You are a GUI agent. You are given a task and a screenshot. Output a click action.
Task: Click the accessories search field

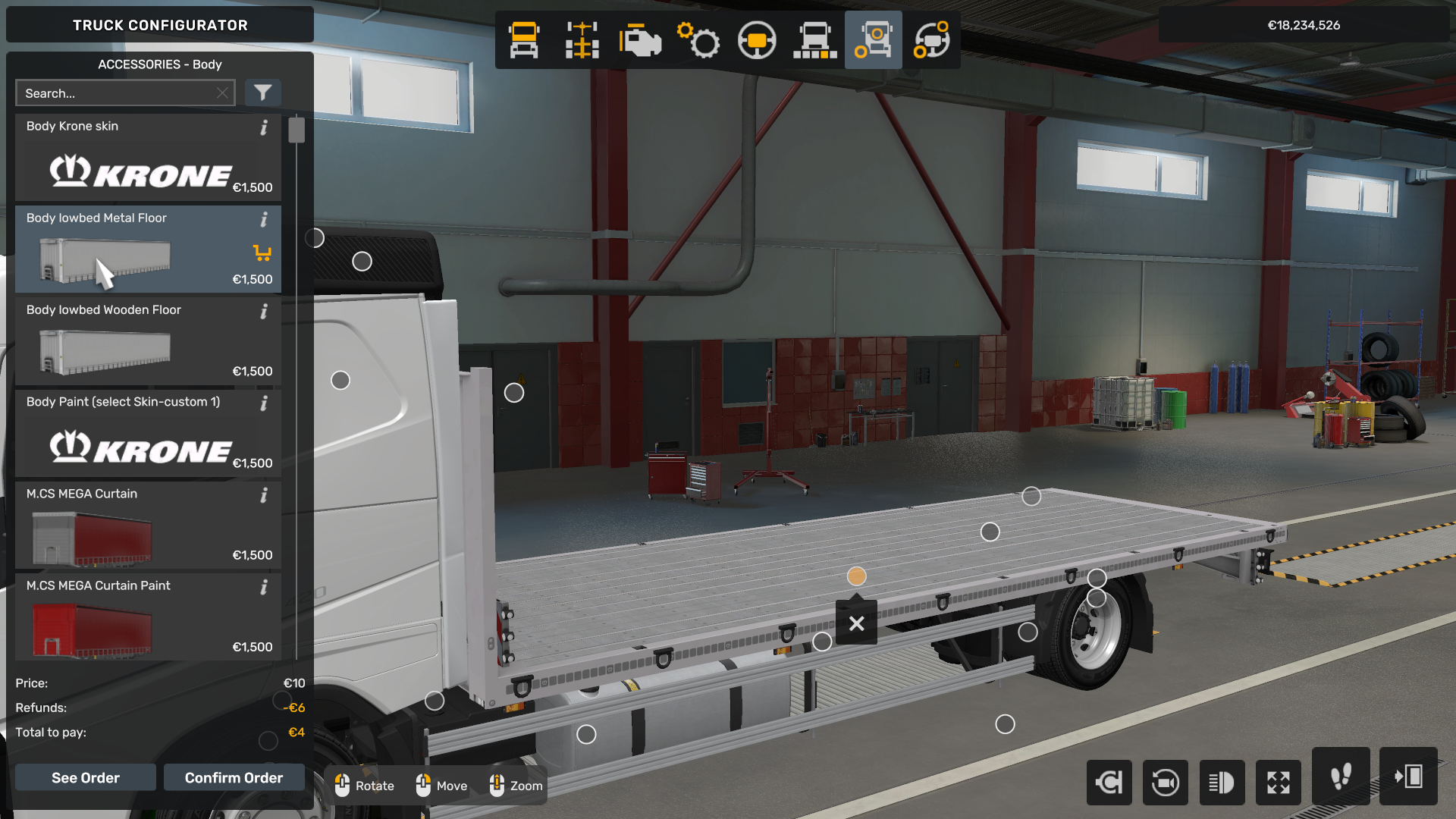(118, 93)
